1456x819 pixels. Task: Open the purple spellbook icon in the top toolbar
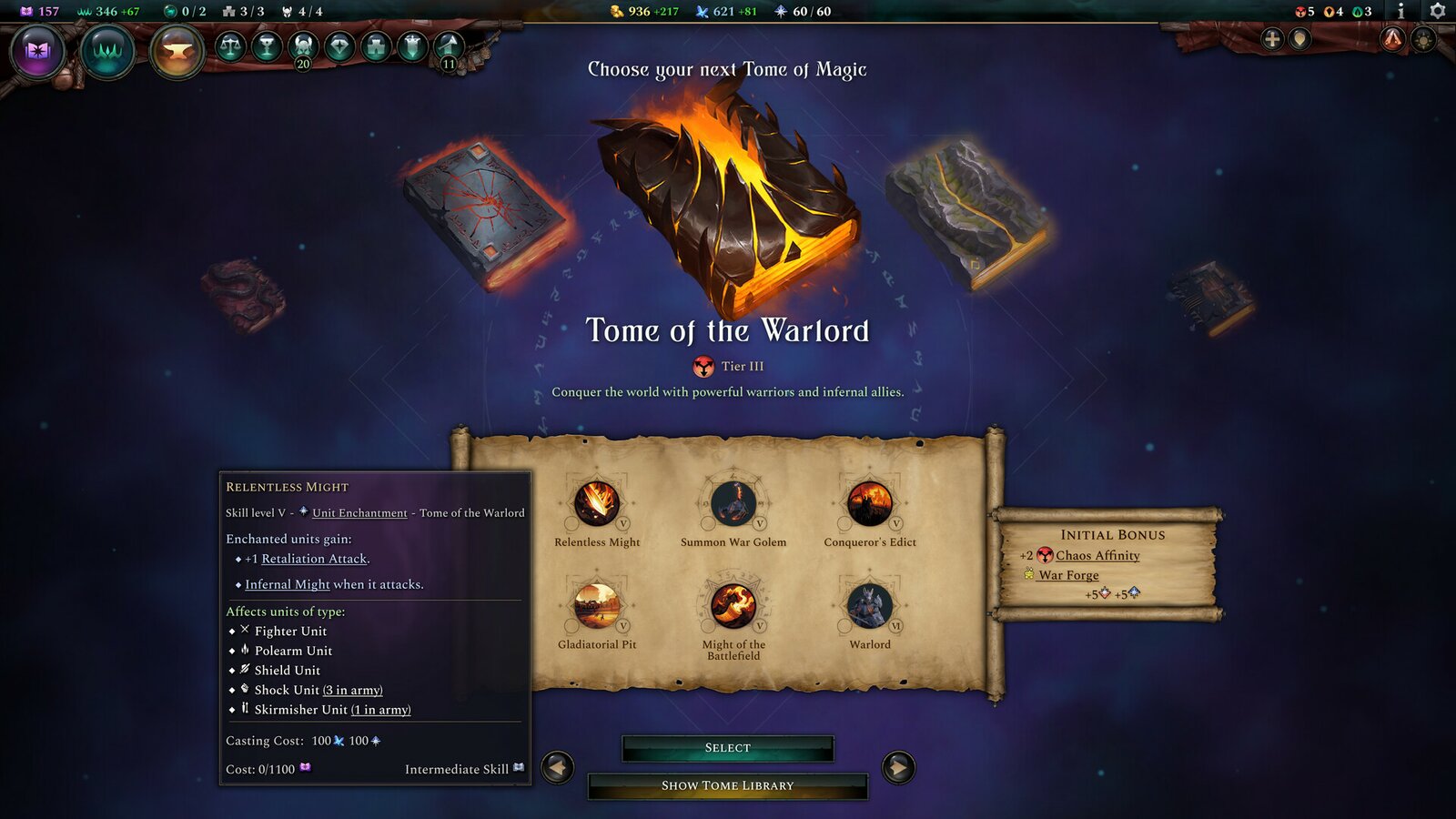36,52
